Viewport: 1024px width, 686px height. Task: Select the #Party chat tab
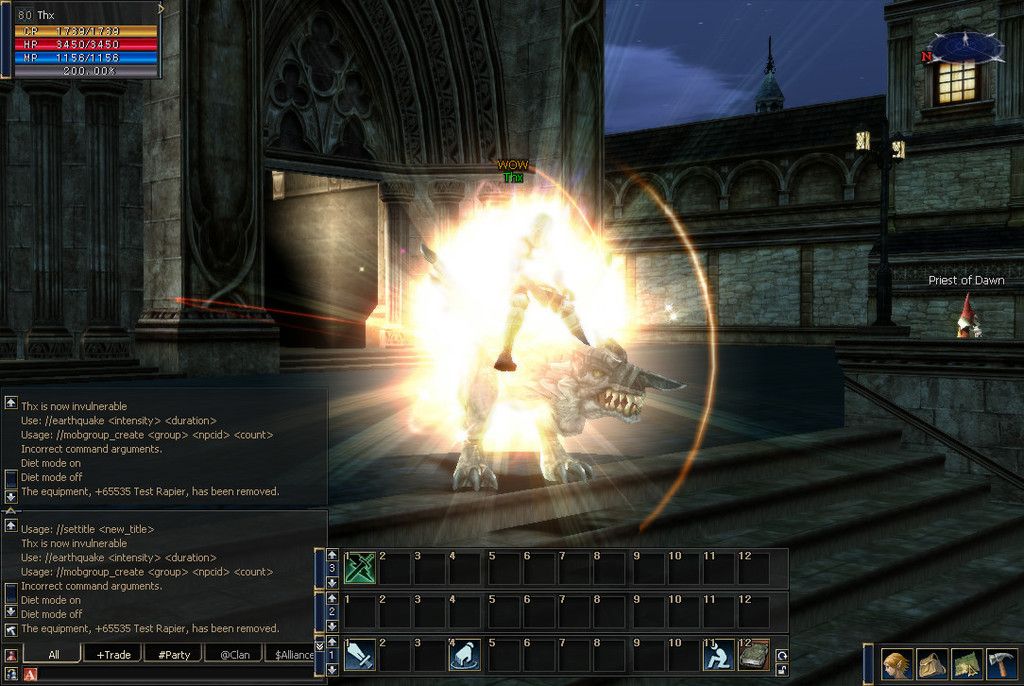point(174,655)
